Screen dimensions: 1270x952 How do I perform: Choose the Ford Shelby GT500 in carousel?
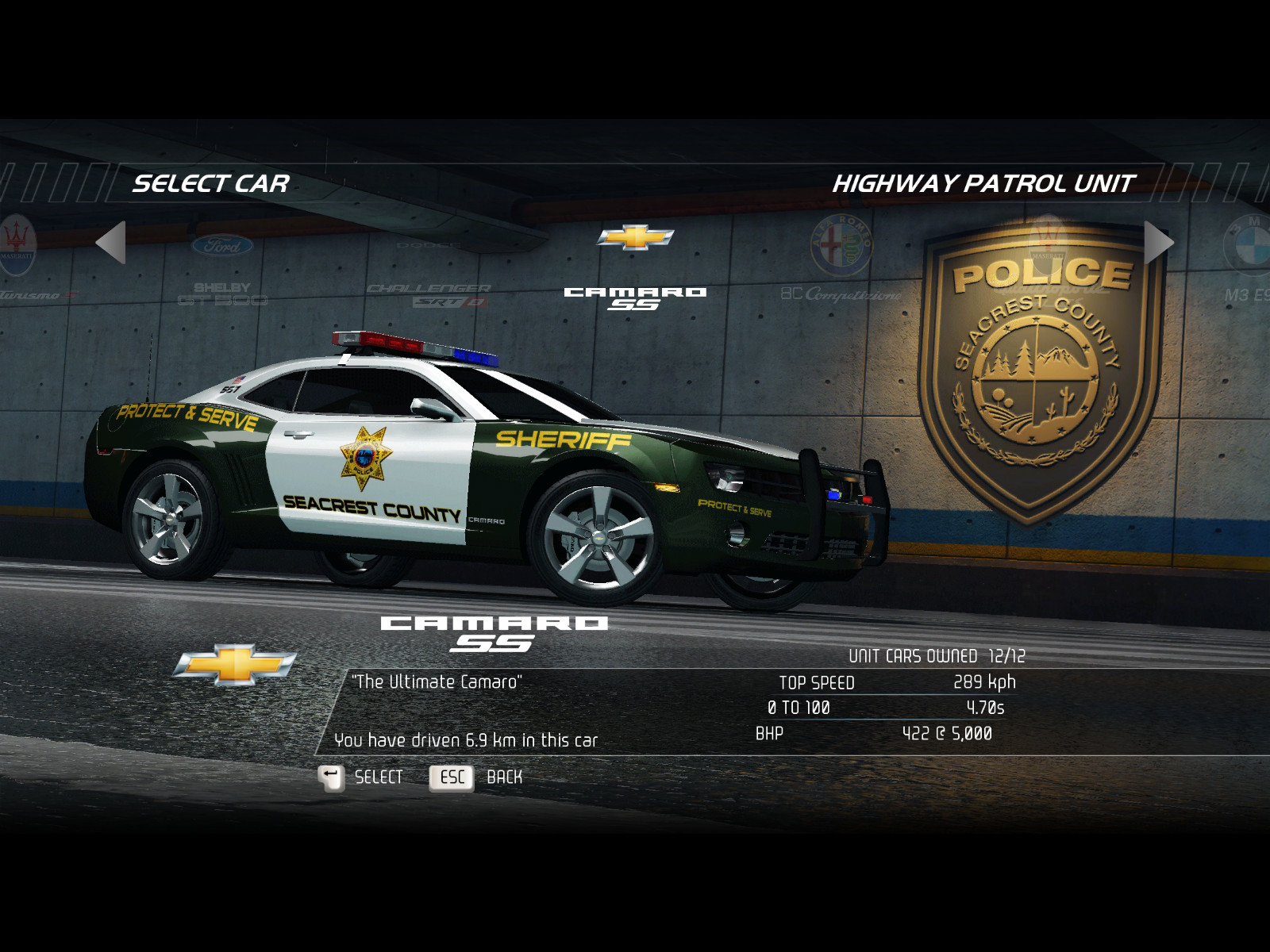222,270
